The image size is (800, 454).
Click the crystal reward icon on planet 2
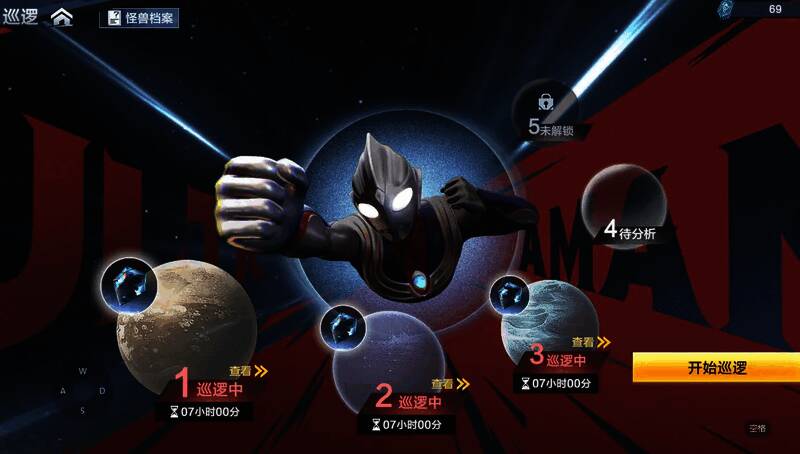[x=342, y=326]
